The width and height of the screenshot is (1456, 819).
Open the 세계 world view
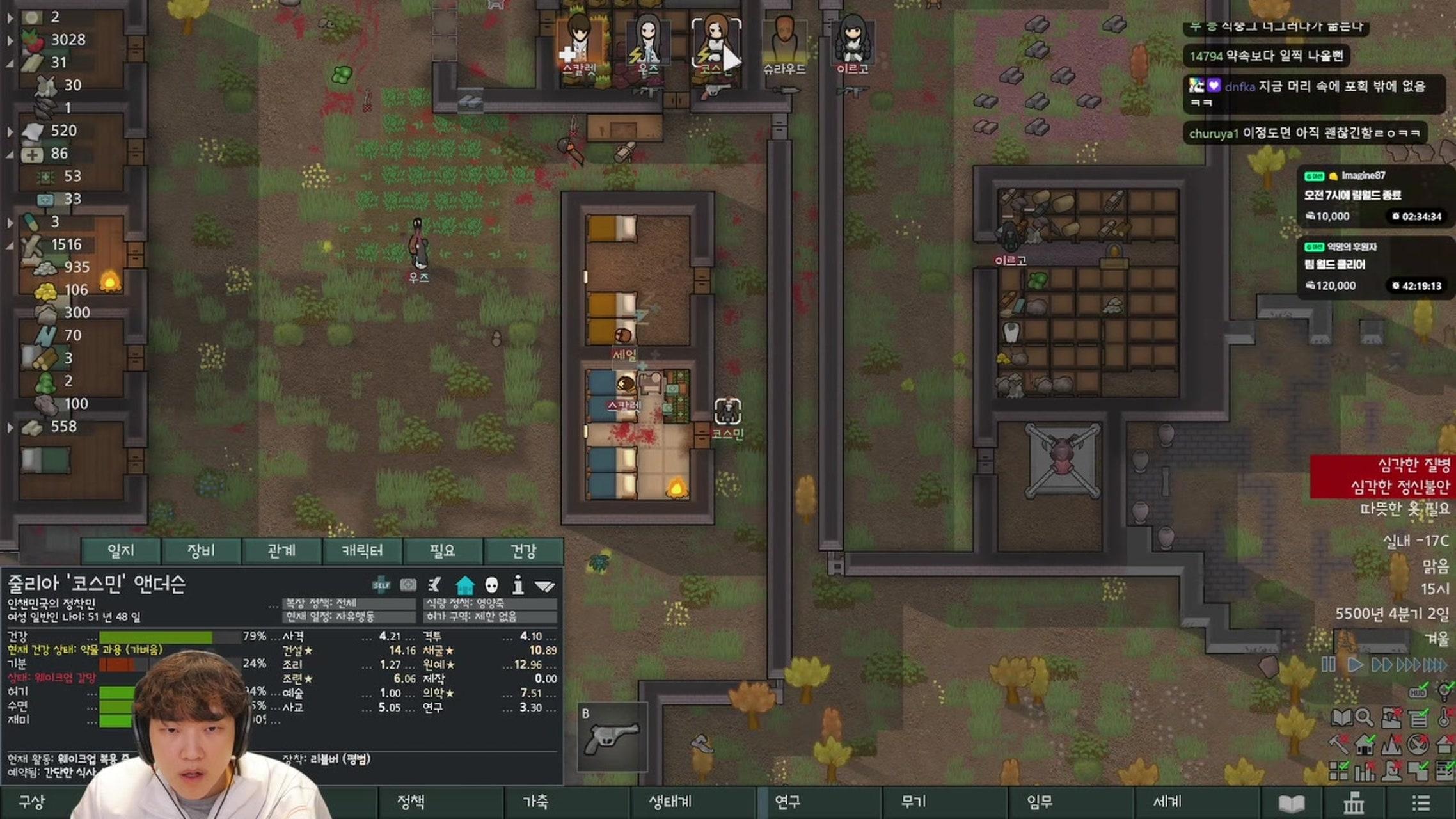tap(1167, 802)
